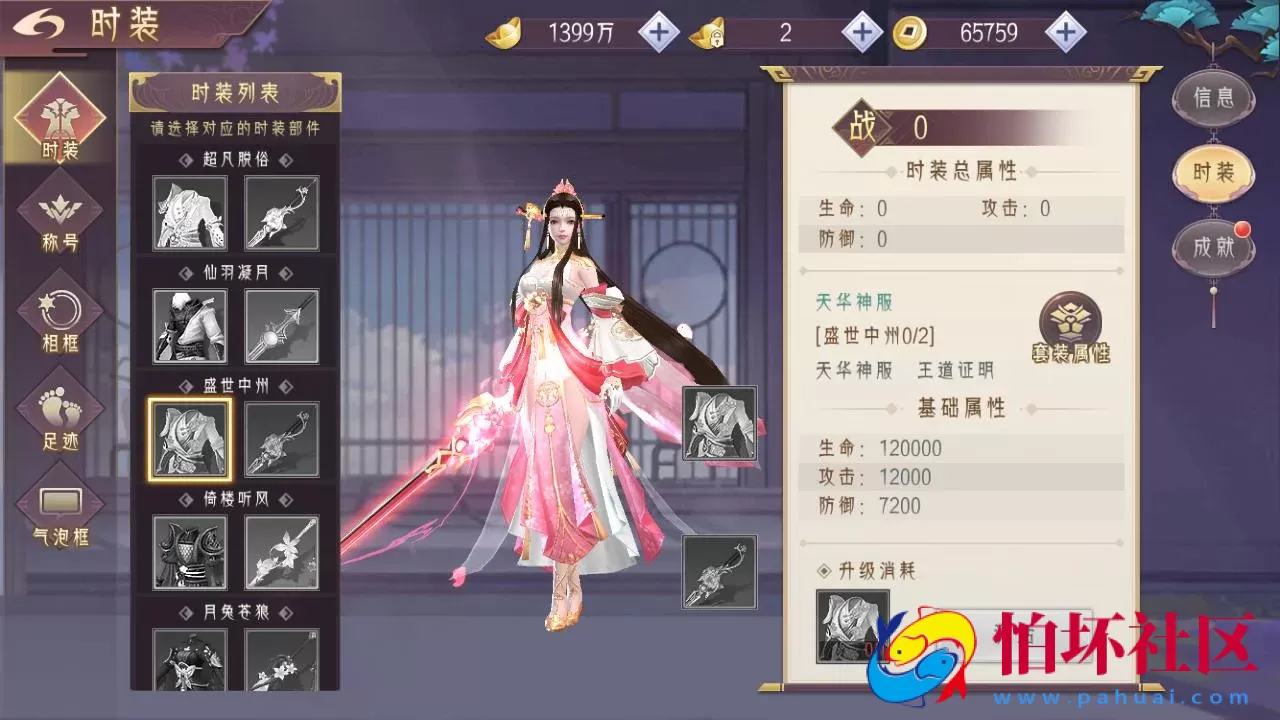Screen dimensions: 1280x720
Task: Switch to the 信息 info tab
Action: pyautogui.click(x=1213, y=98)
